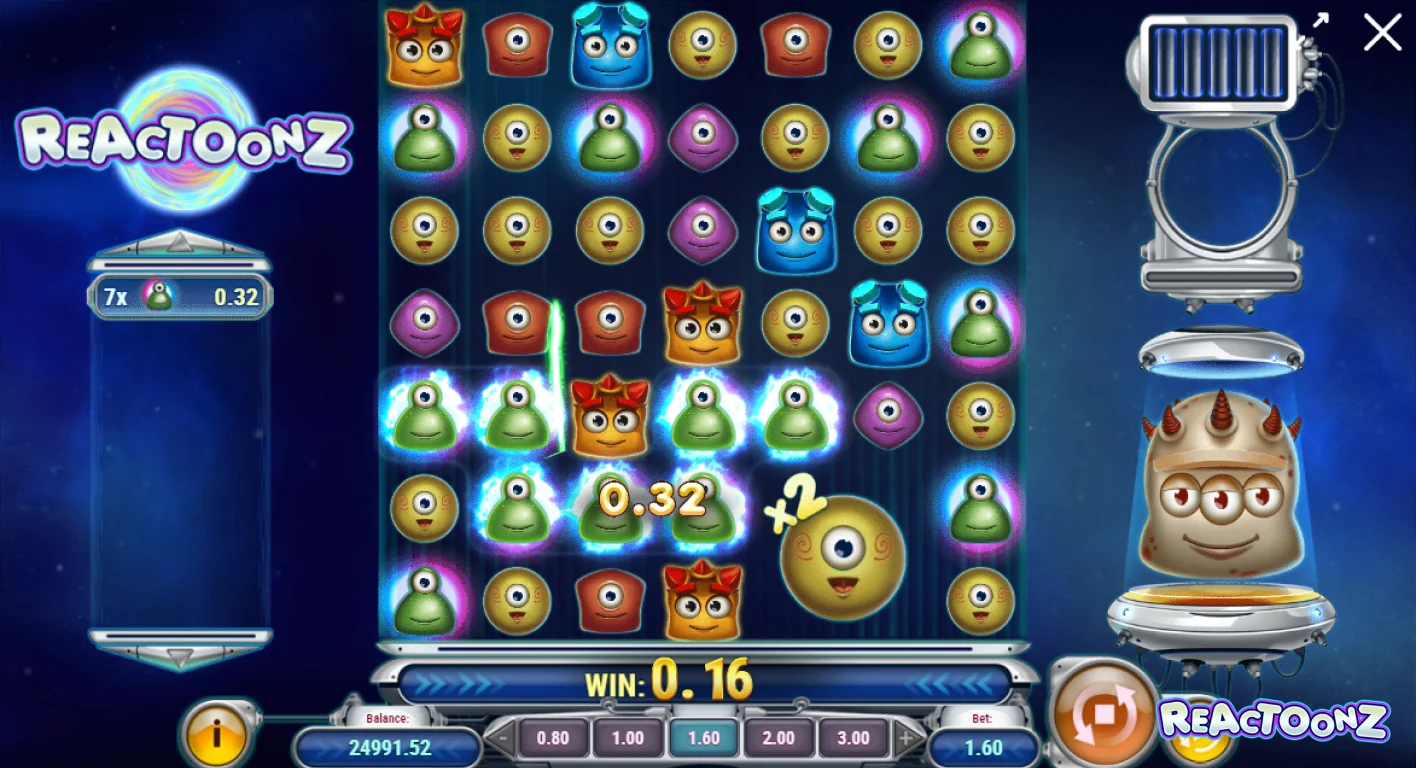Increase bet with the plus button
1416x768 pixels.
click(906, 740)
